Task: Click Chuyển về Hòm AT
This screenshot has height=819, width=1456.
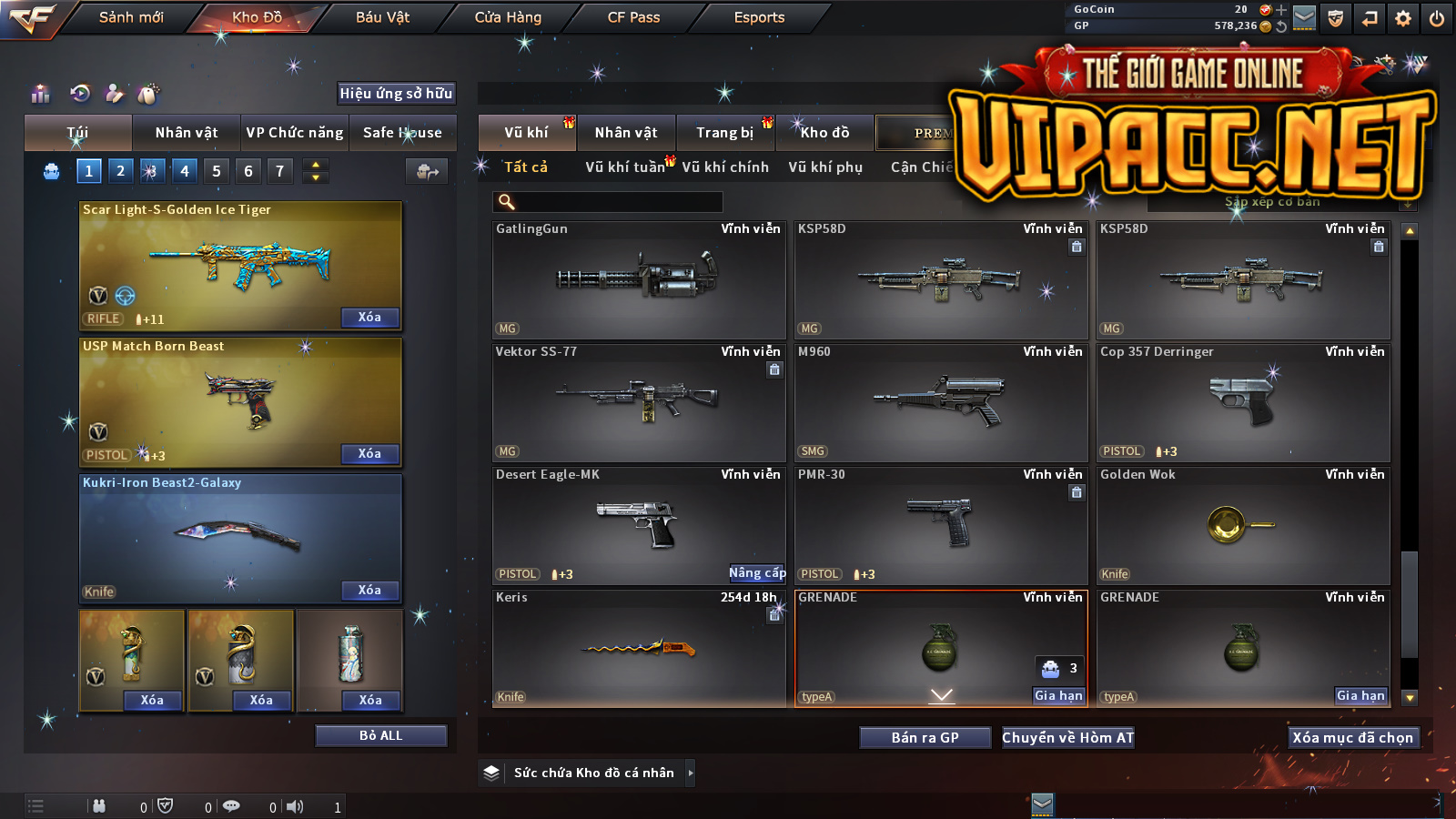Action: click(1067, 738)
